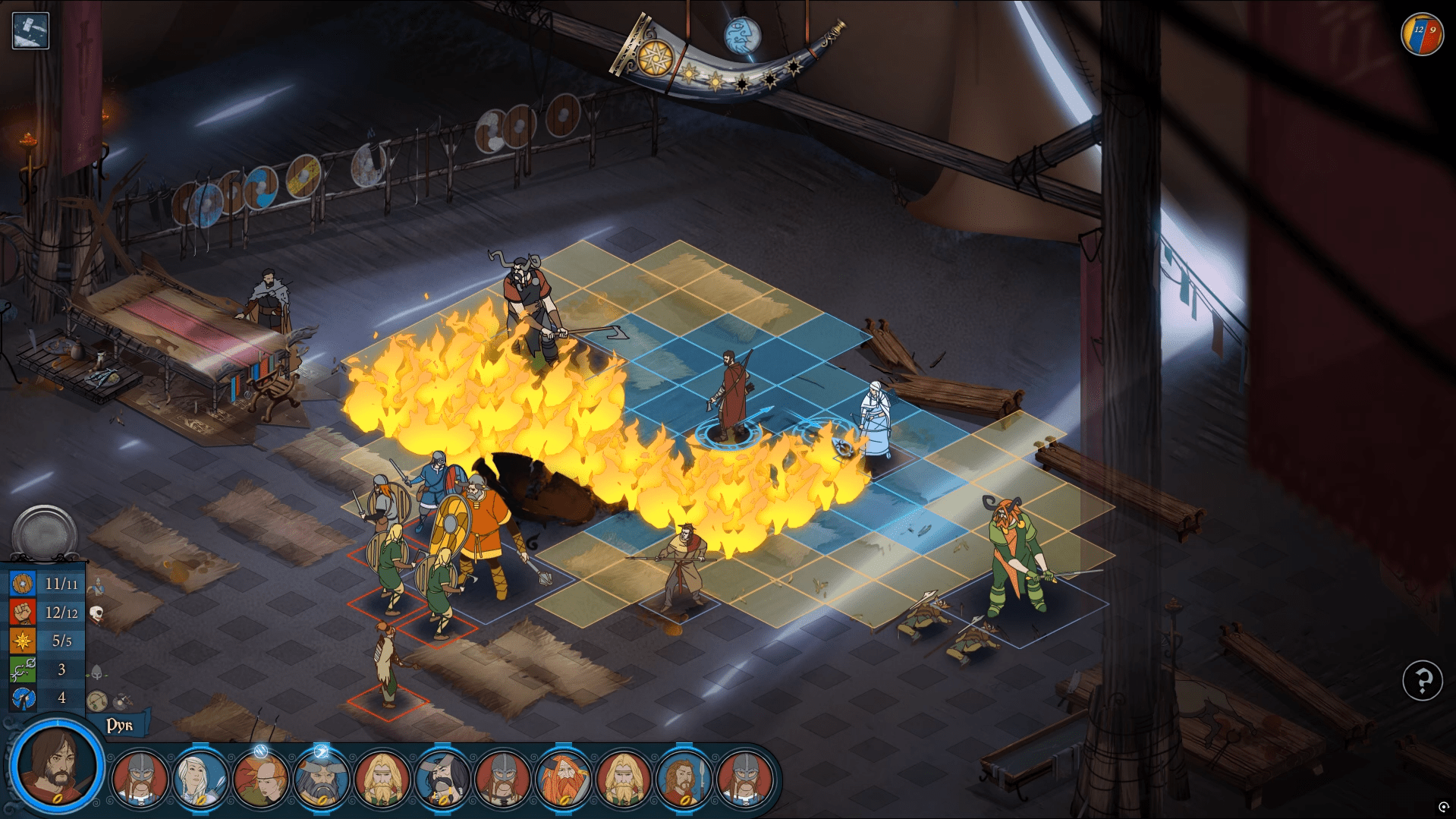
Task: Open the hammer menu icon
Action: tap(30, 30)
